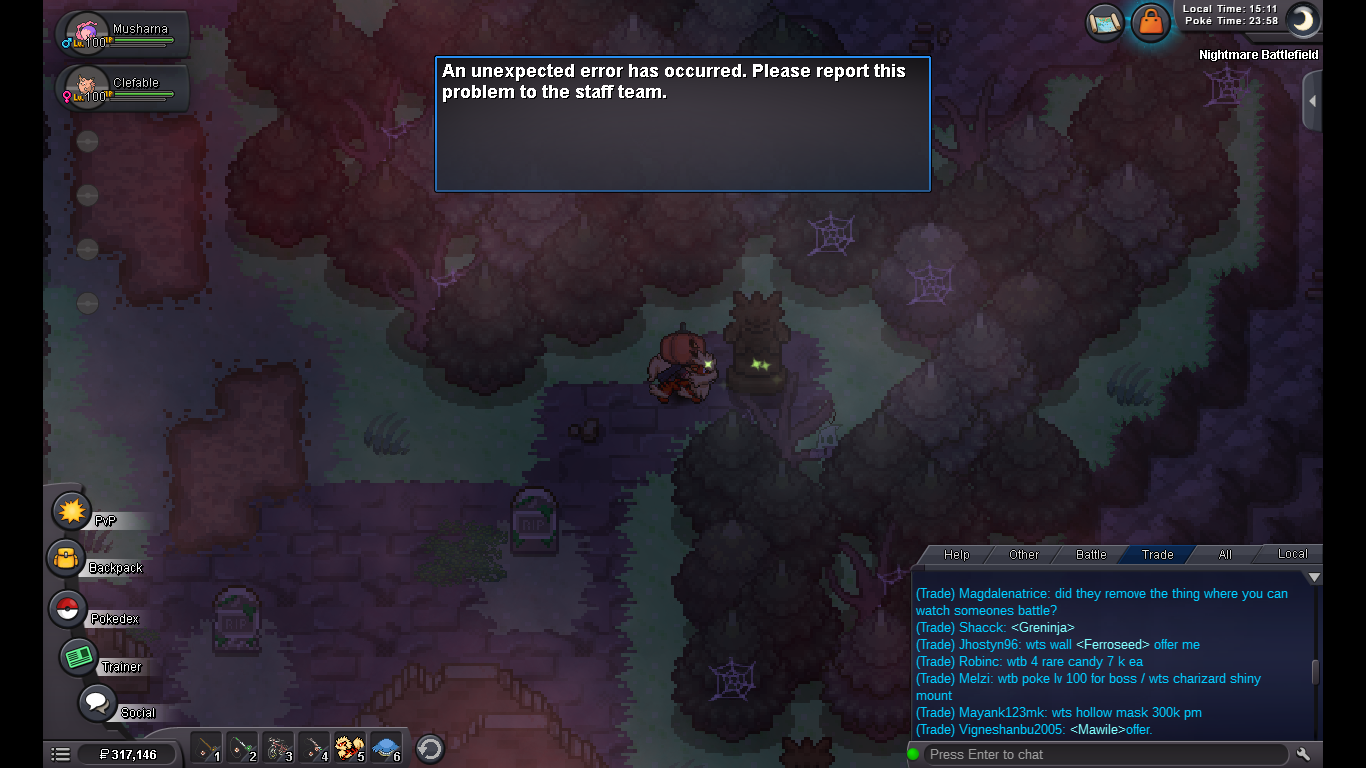Show the Trainer card
Viewport: 1366px width, 768px height.
[78, 657]
